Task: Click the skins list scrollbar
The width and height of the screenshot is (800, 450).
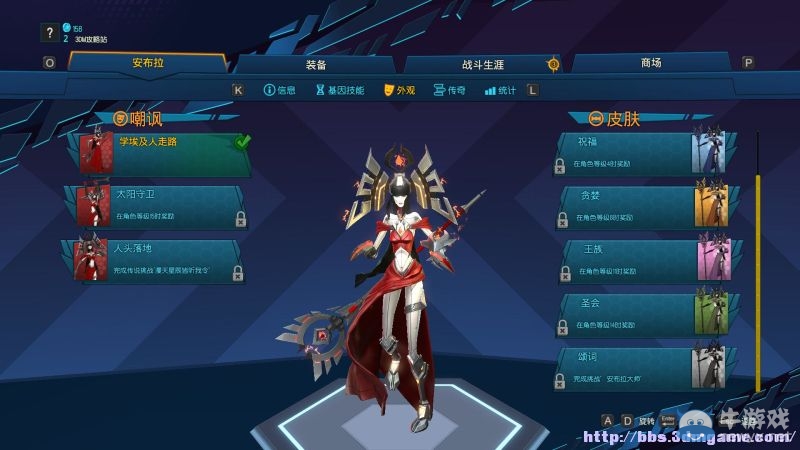Action: point(757,270)
